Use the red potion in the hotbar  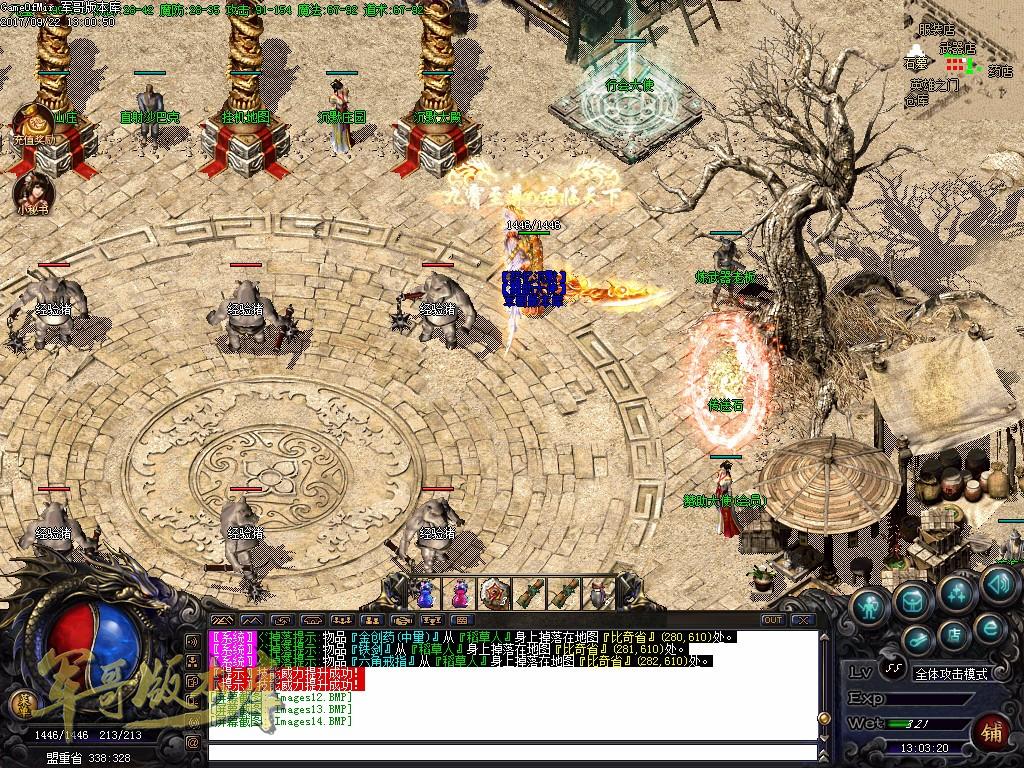coord(460,593)
